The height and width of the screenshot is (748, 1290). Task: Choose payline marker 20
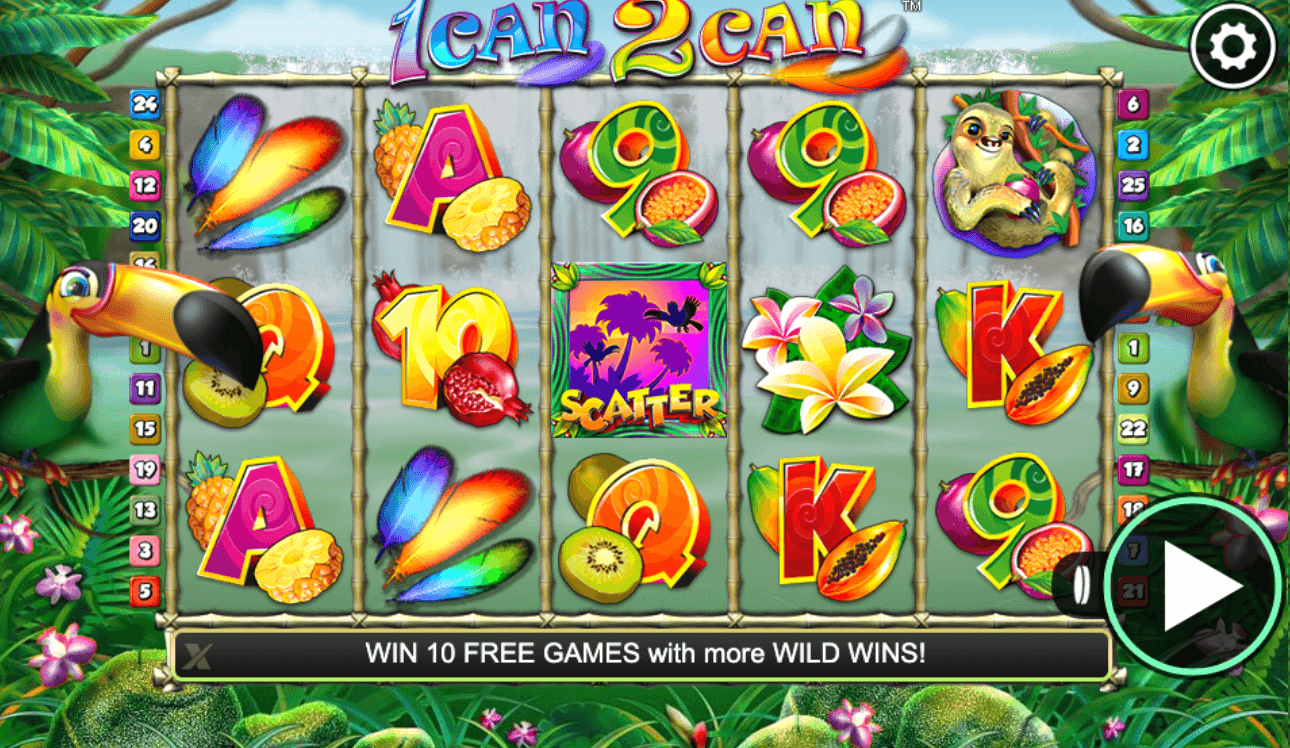coord(145,226)
